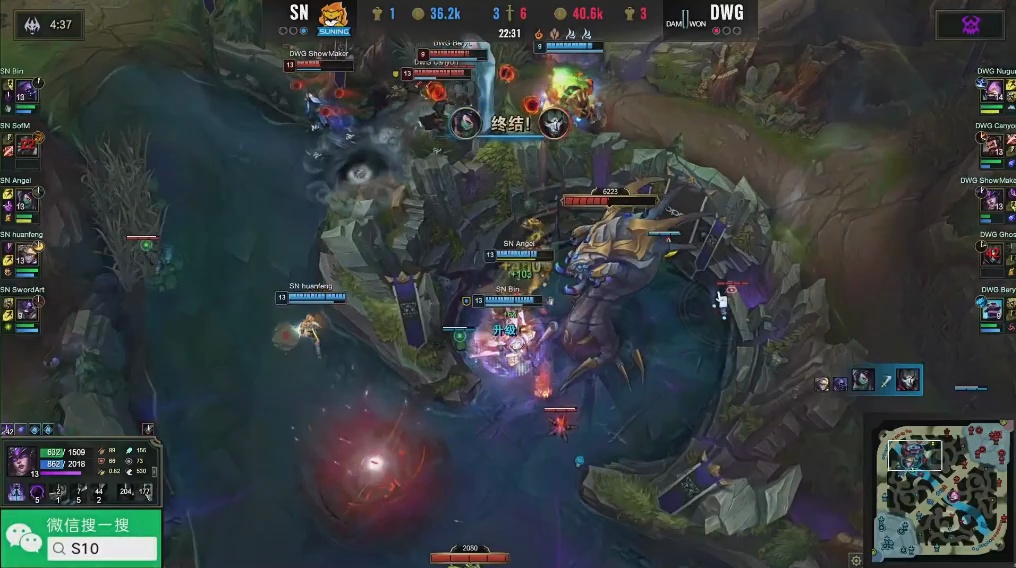
Task: Select SN SofM's champion portrait
Action: tap(26, 145)
